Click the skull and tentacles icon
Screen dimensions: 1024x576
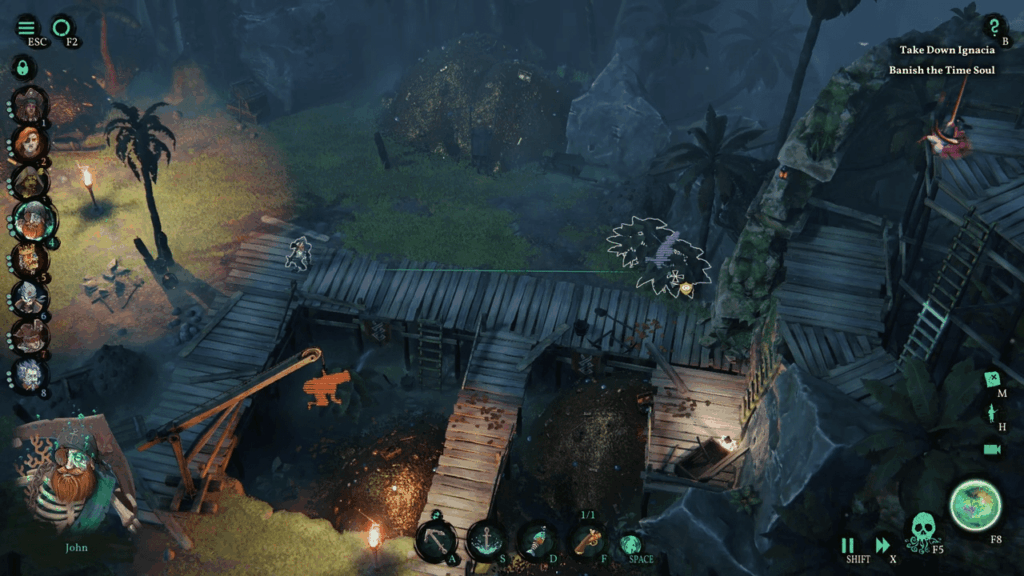coord(926,530)
